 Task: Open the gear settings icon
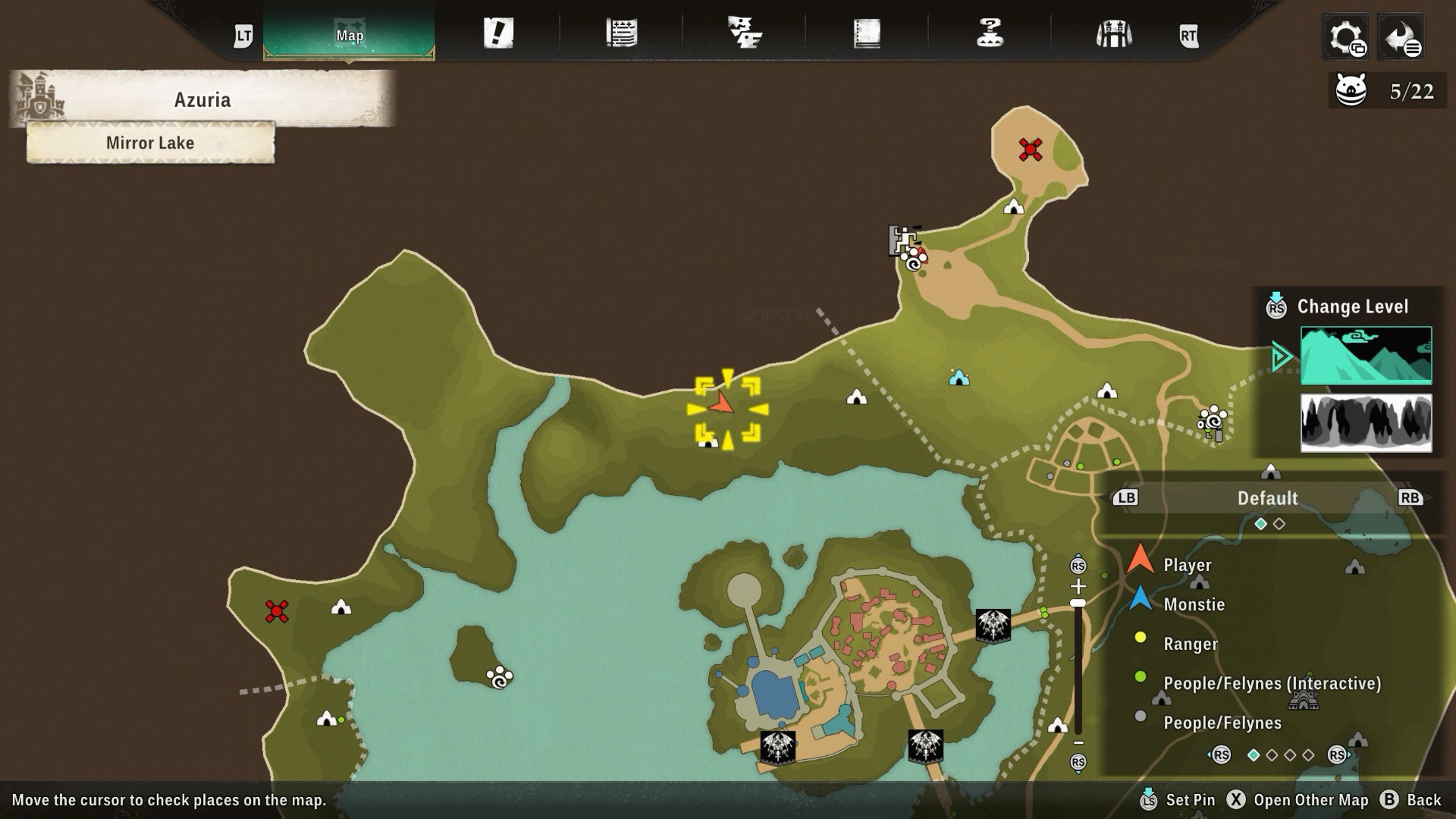(x=1346, y=37)
